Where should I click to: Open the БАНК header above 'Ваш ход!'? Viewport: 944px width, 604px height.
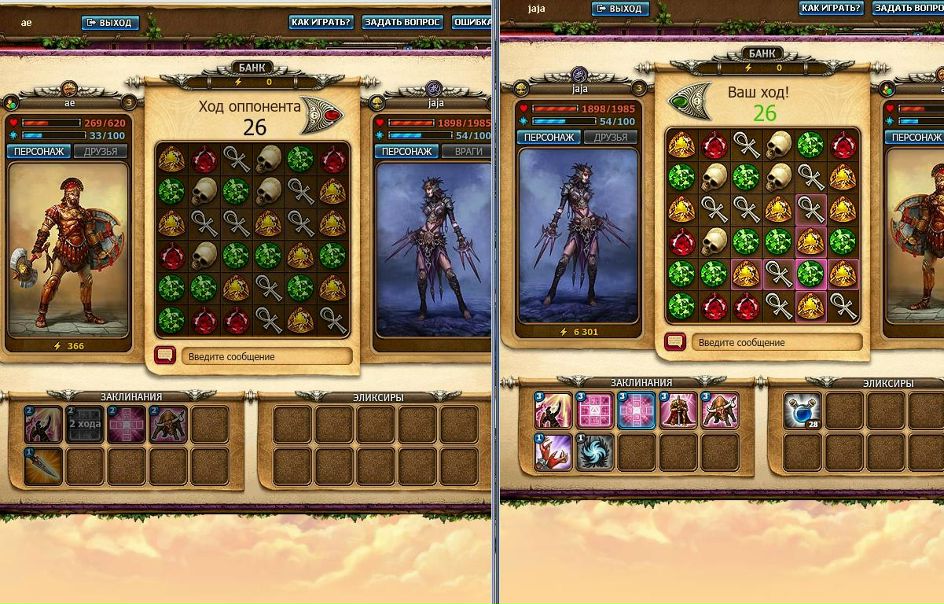tap(764, 54)
